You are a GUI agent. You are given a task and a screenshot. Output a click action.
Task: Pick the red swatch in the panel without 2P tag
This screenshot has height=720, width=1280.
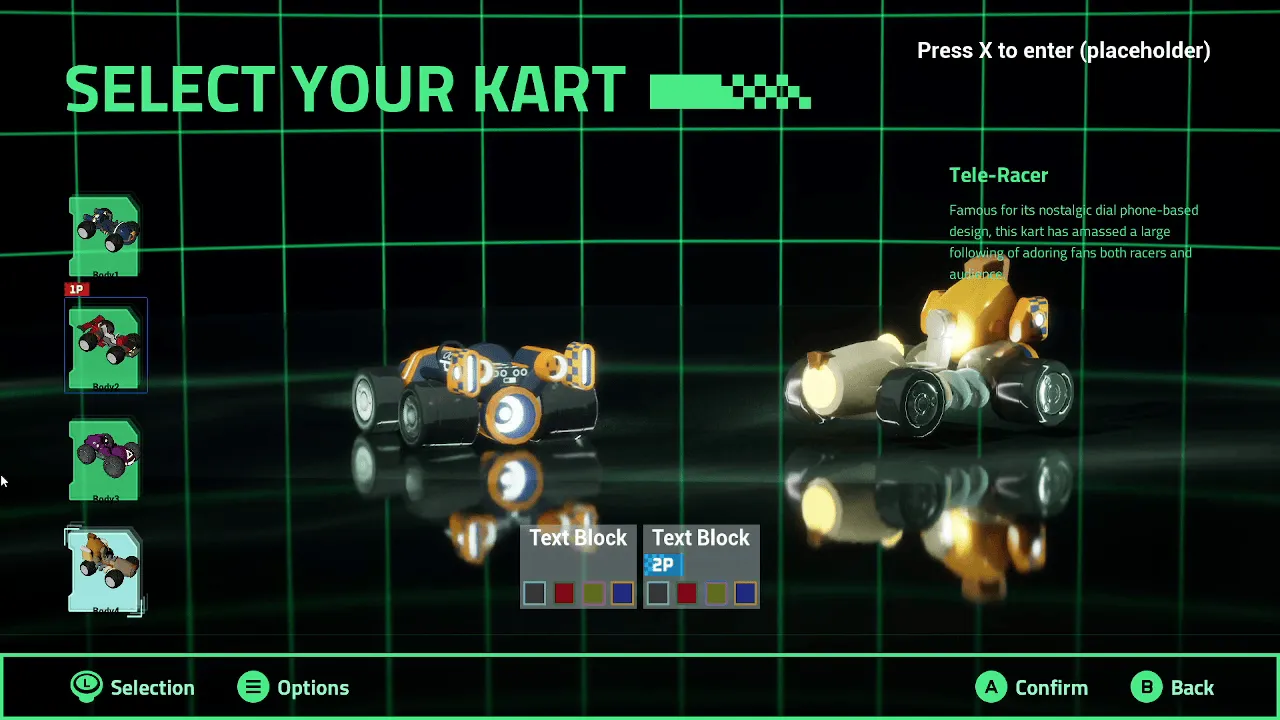(564, 594)
